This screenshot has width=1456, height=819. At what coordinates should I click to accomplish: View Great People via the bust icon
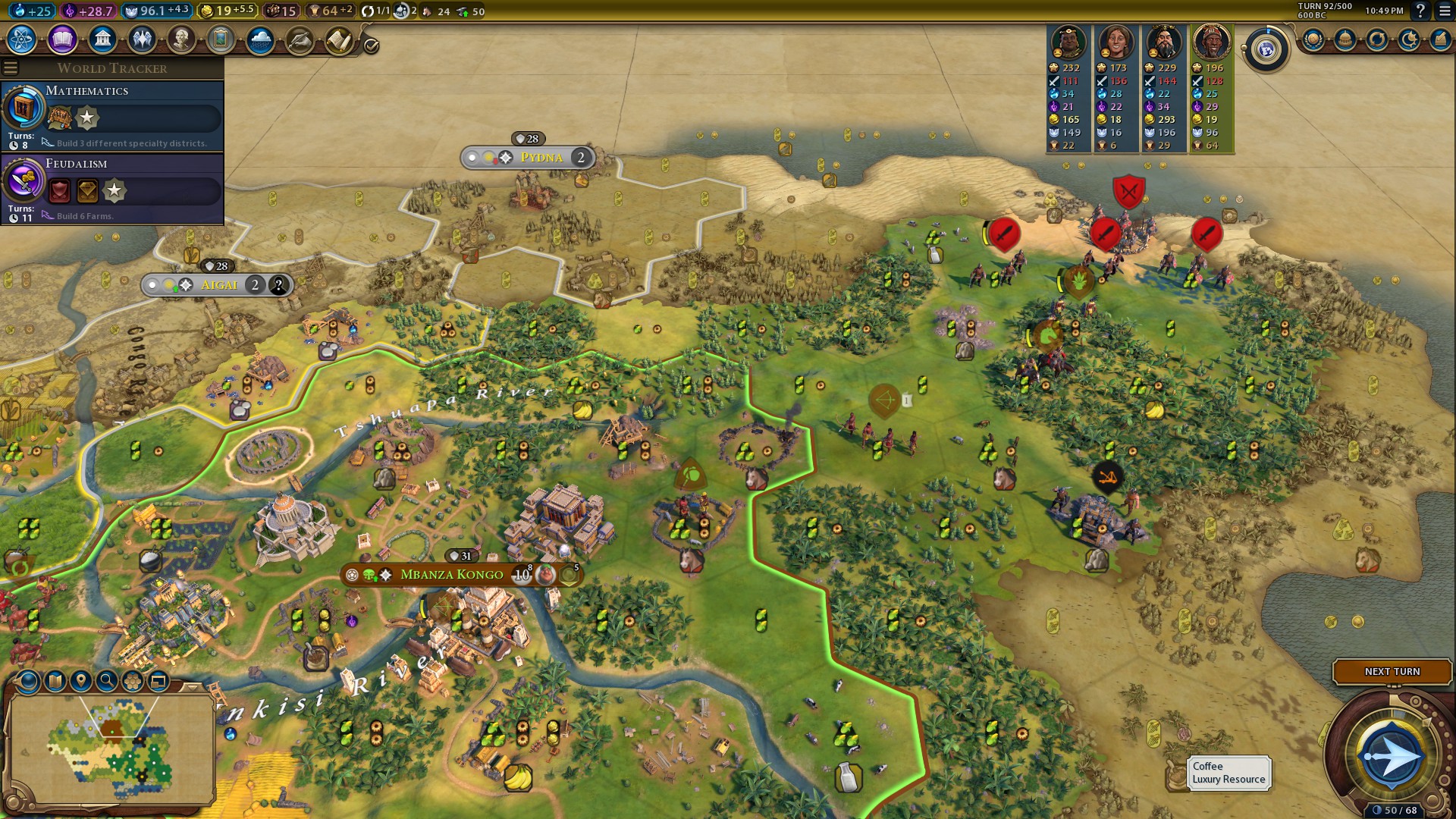(x=181, y=39)
